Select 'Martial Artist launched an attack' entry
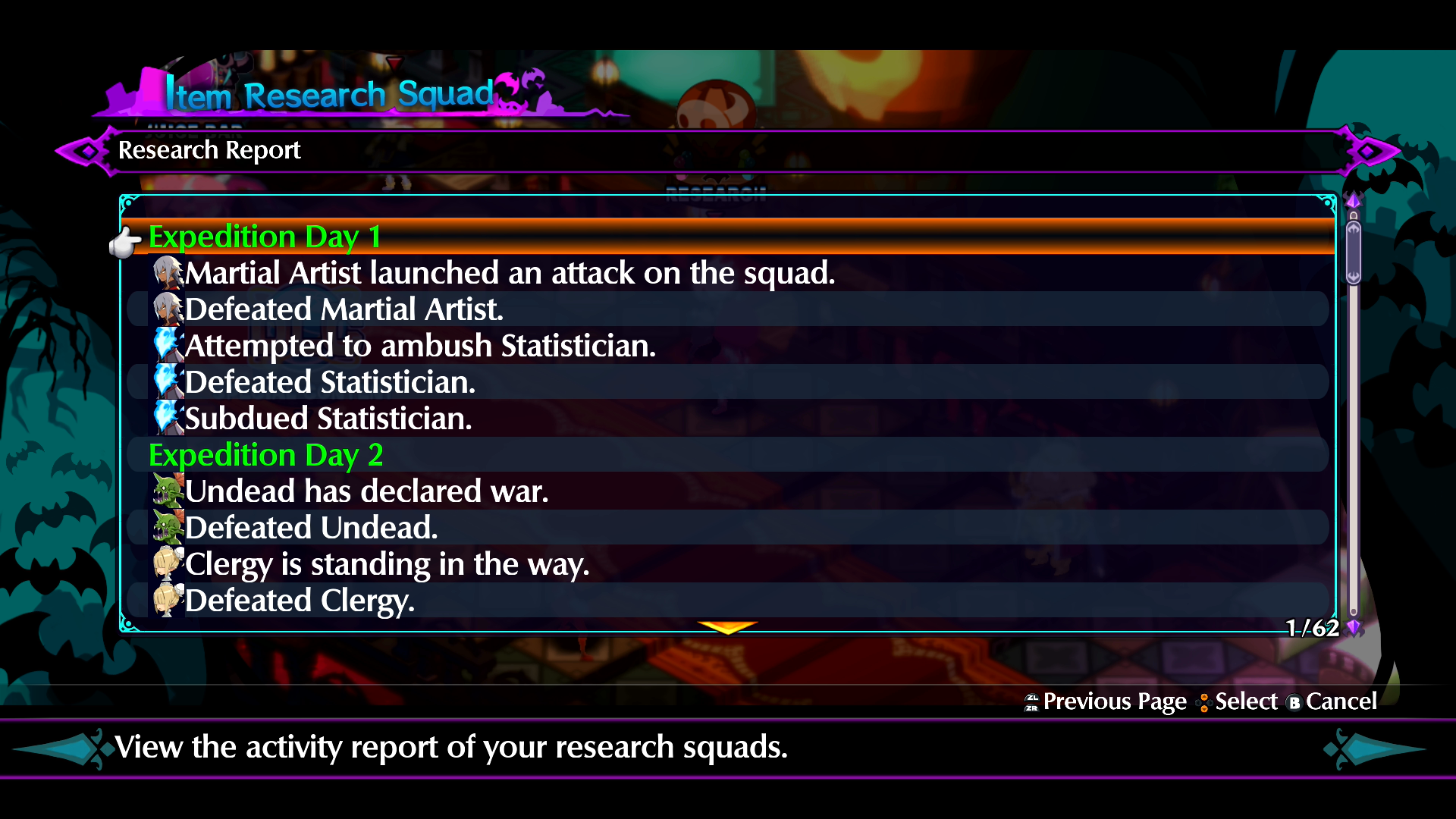Screen dimensions: 1456x819 coord(510,274)
